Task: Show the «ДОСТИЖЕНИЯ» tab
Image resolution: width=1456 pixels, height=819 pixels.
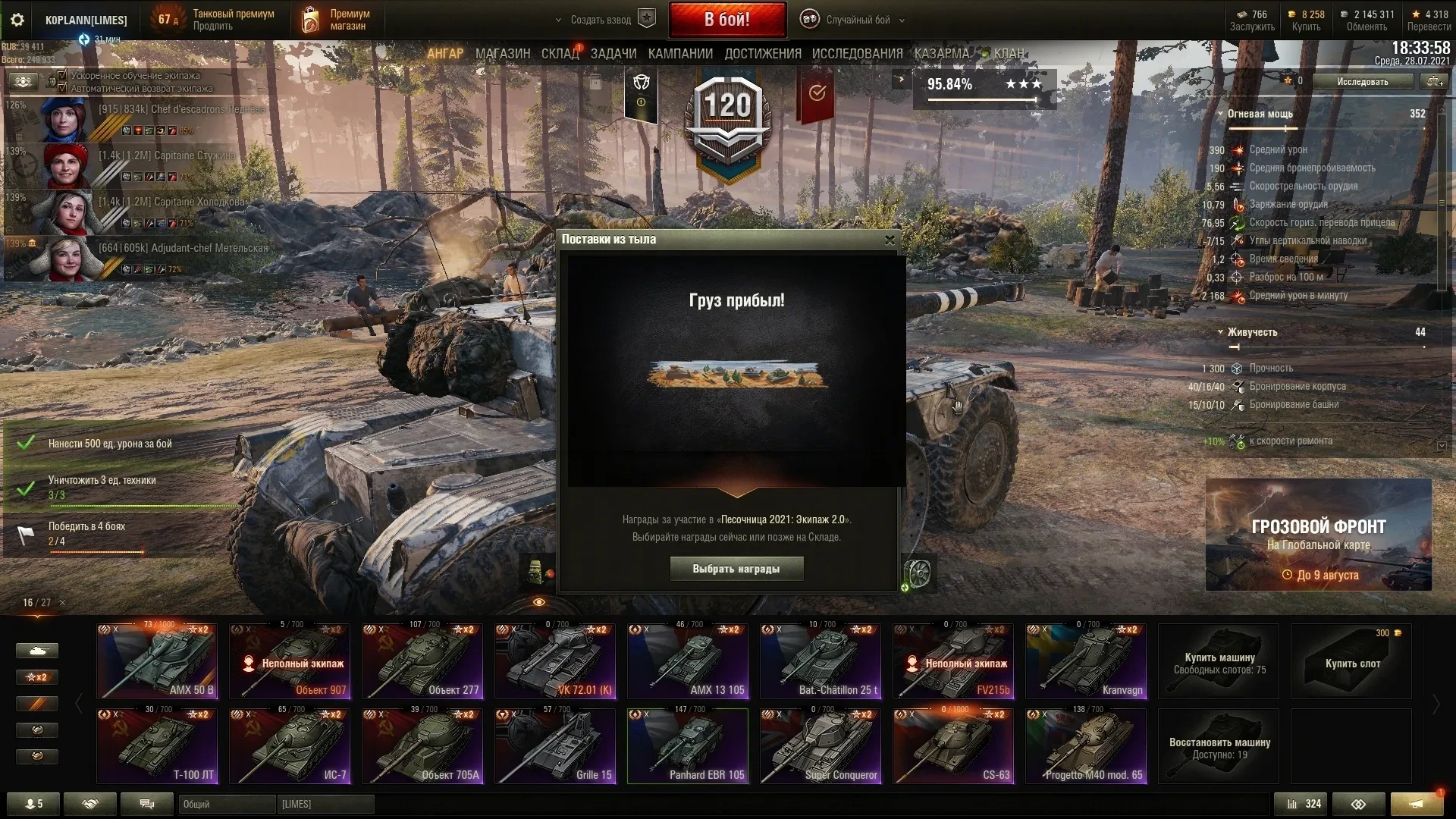Action: (x=762, y=54)
